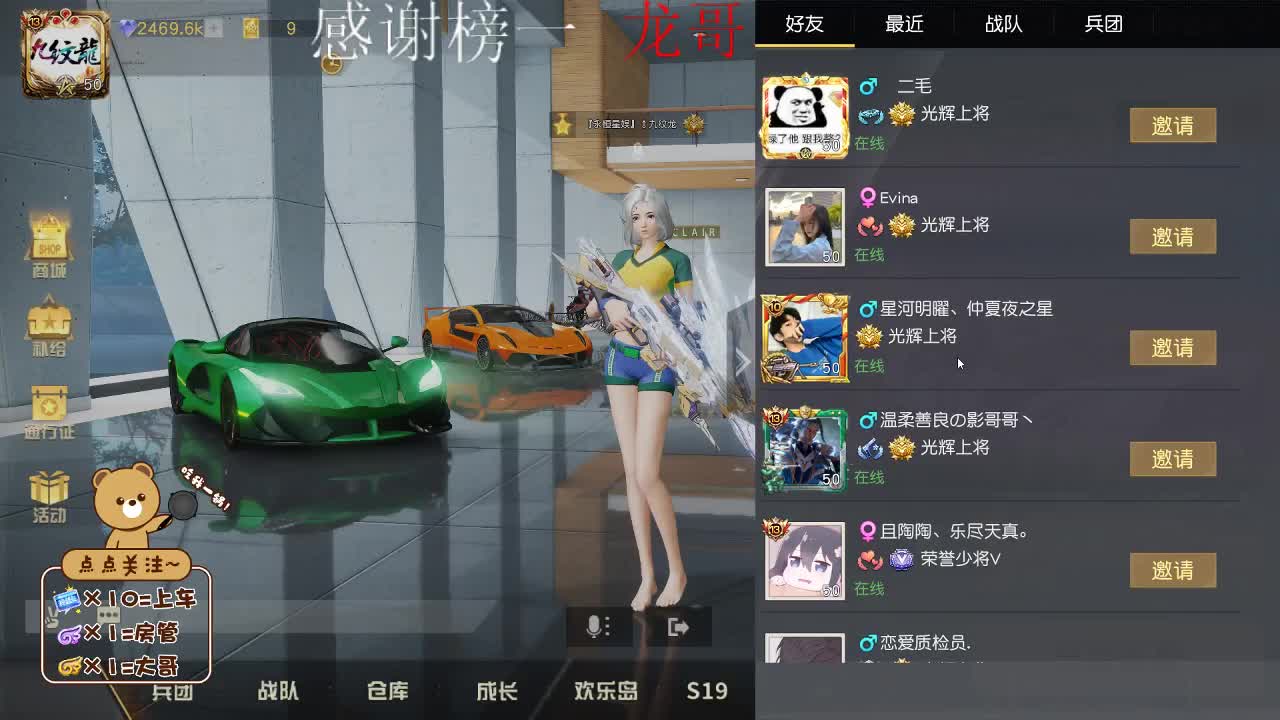Invite 二毛 with the 邀请 button
This screenshot has width=1280, height=720.
click(x=1174, y=125)
